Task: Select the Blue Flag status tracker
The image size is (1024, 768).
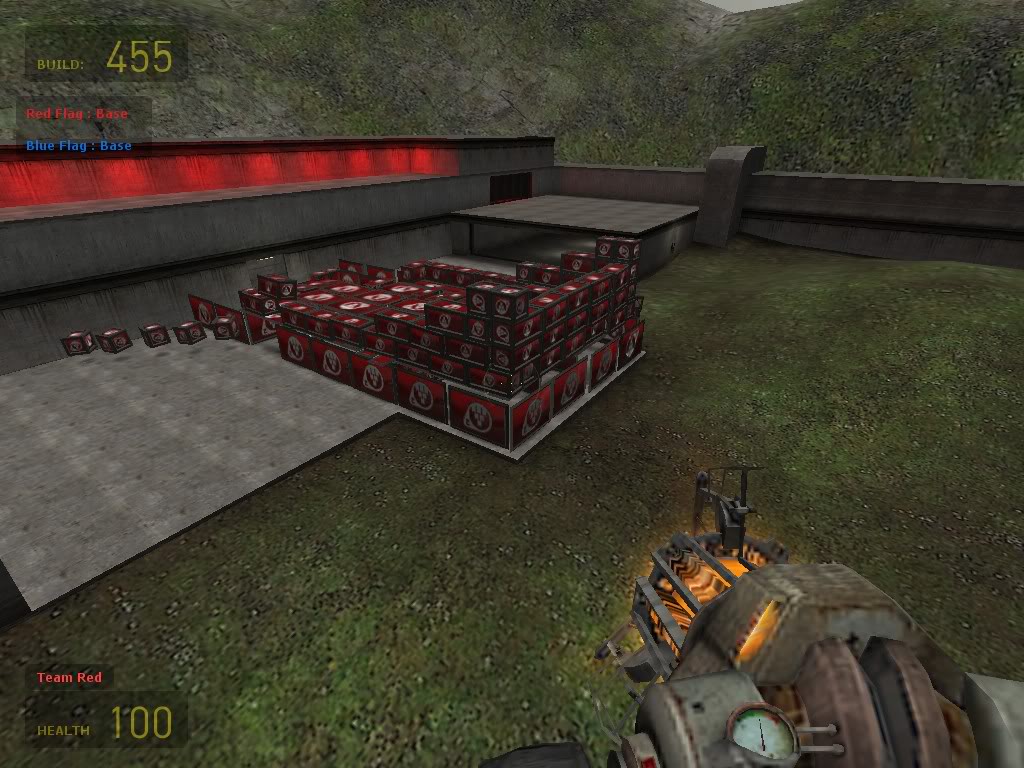Action: pos(79,146)
